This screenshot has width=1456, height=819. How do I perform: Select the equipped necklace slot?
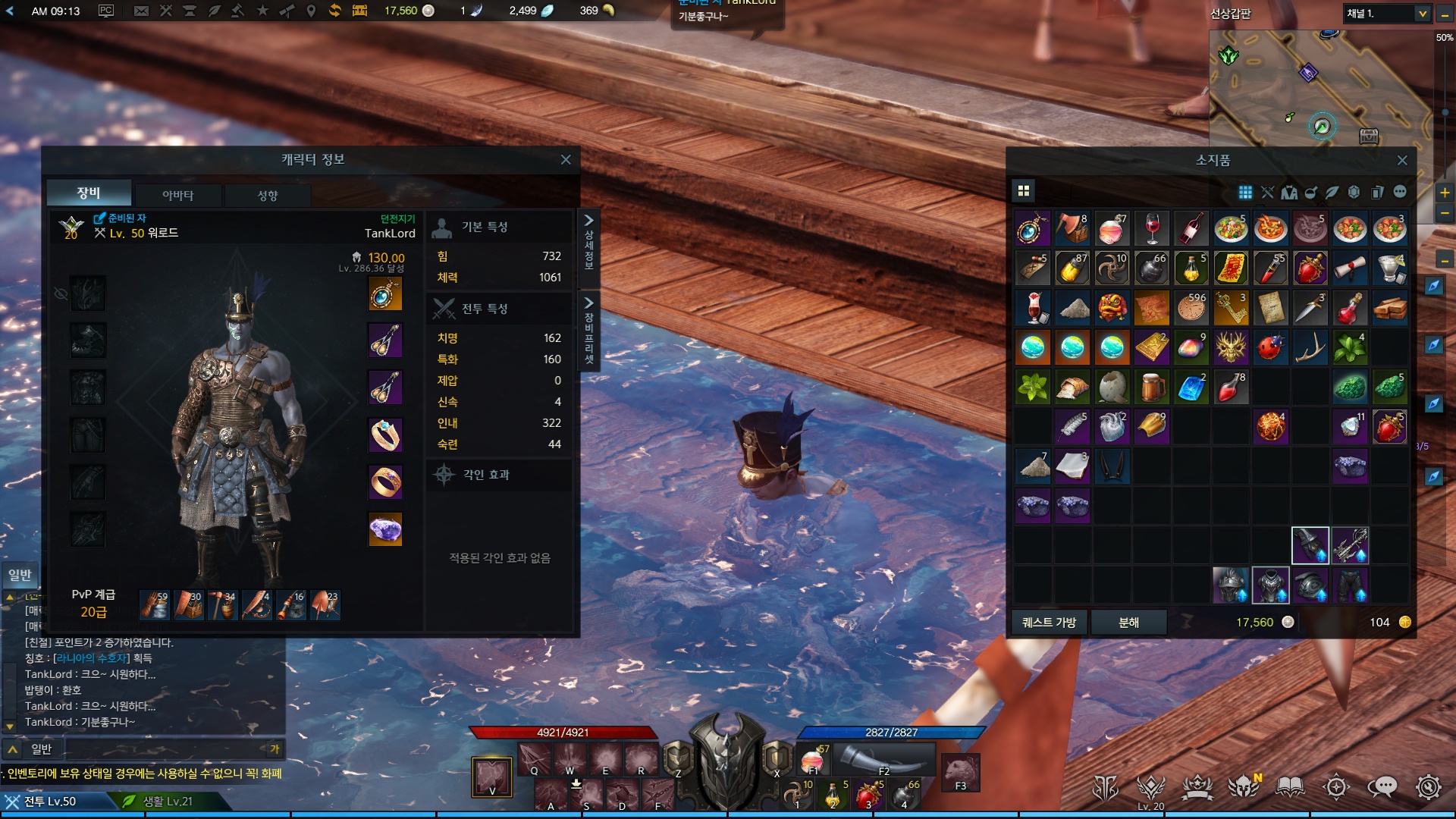pyautogui.click(x=385, y=294)
